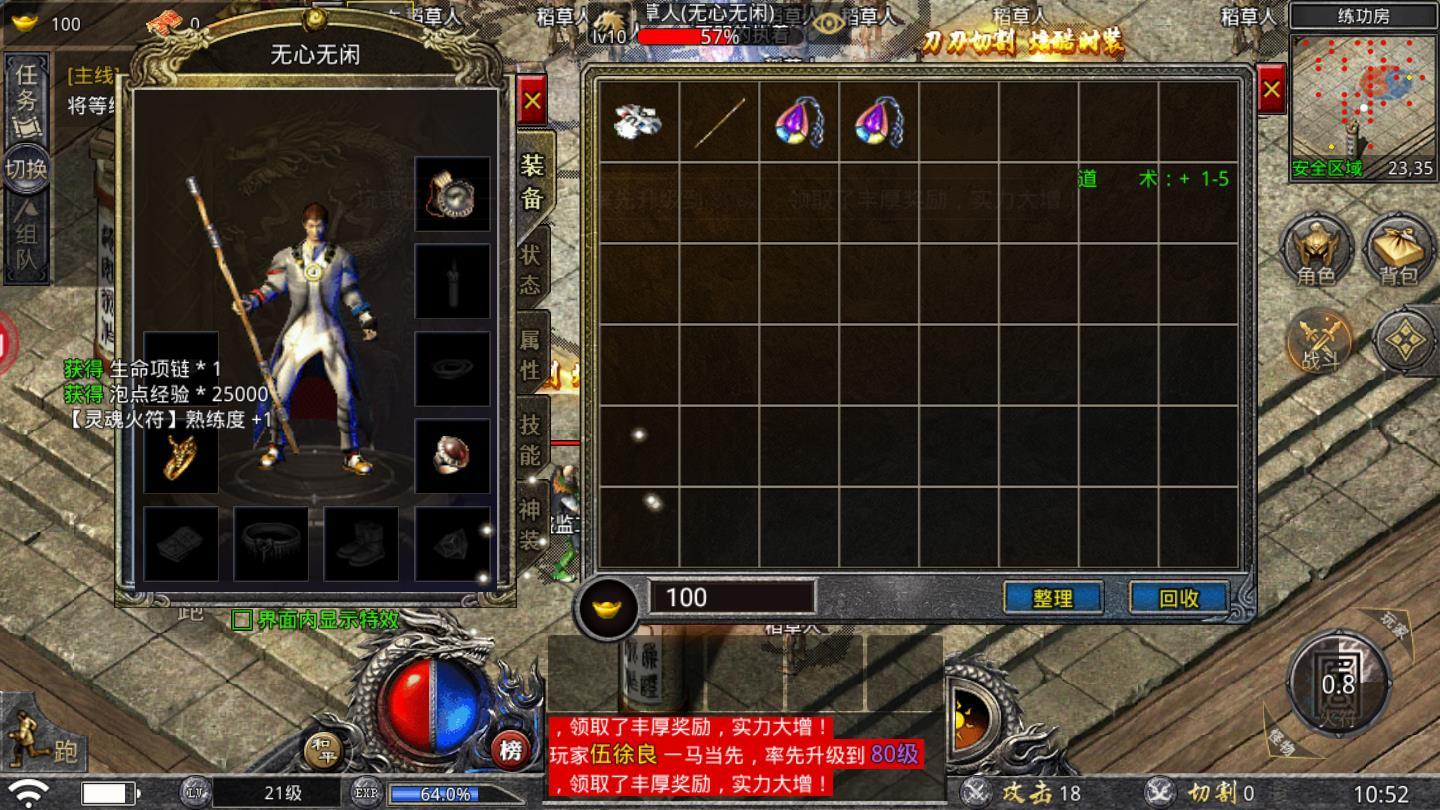The height and width of the screenshot is (810, 1440).
Task: Click the gold amount input showing 100
Action: pyautogui.click(x=730, y=596)
